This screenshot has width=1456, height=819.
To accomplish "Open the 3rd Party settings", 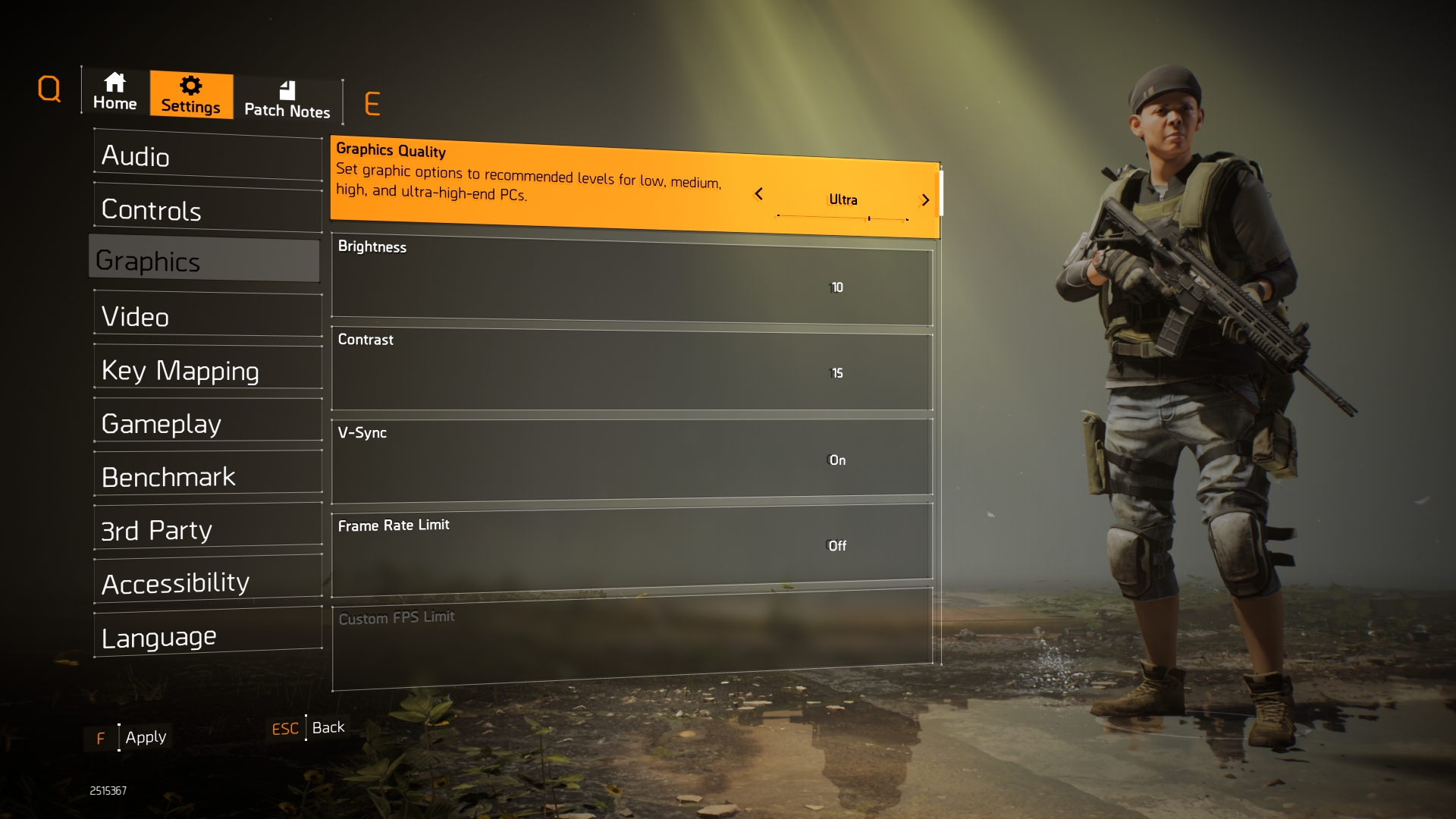I will (207, 530).
